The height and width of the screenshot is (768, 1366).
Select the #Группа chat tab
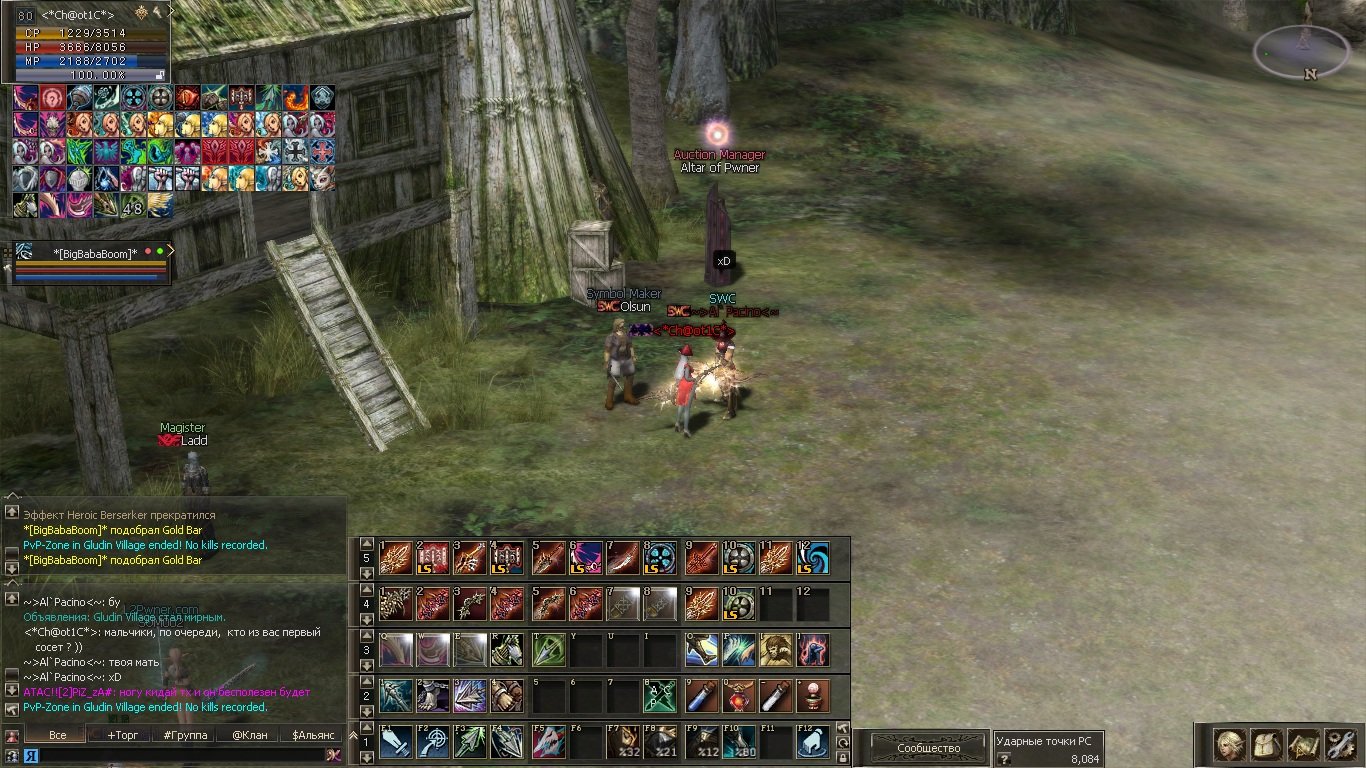coord(185,735)
